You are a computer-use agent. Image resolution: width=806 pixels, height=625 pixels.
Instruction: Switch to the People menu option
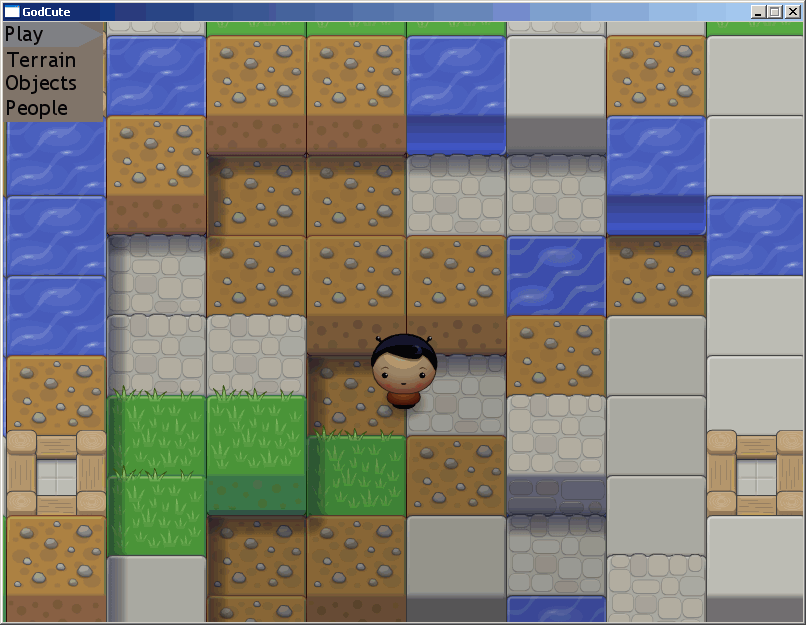[38, 108]
